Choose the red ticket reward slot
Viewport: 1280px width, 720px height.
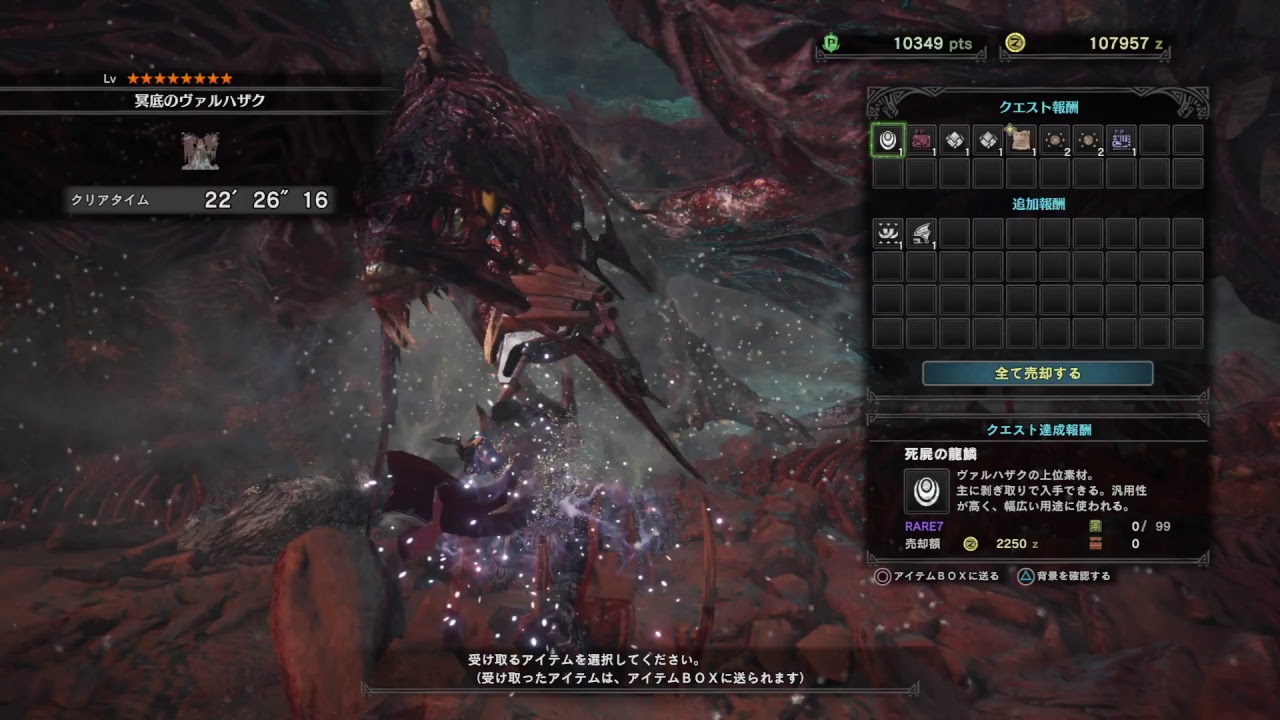click(921, 140)
